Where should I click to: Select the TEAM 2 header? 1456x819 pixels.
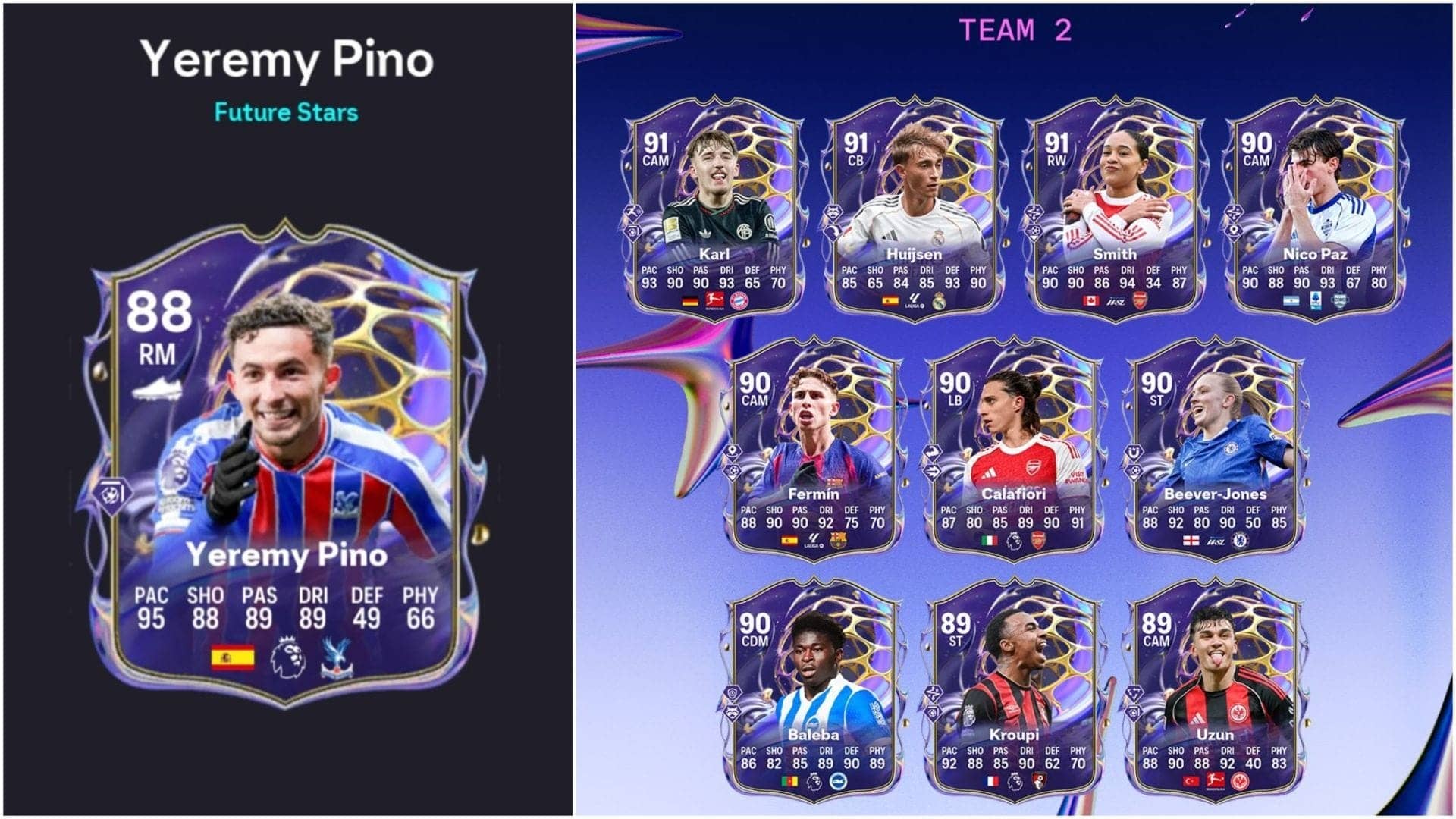click(x=1016, y=30)
